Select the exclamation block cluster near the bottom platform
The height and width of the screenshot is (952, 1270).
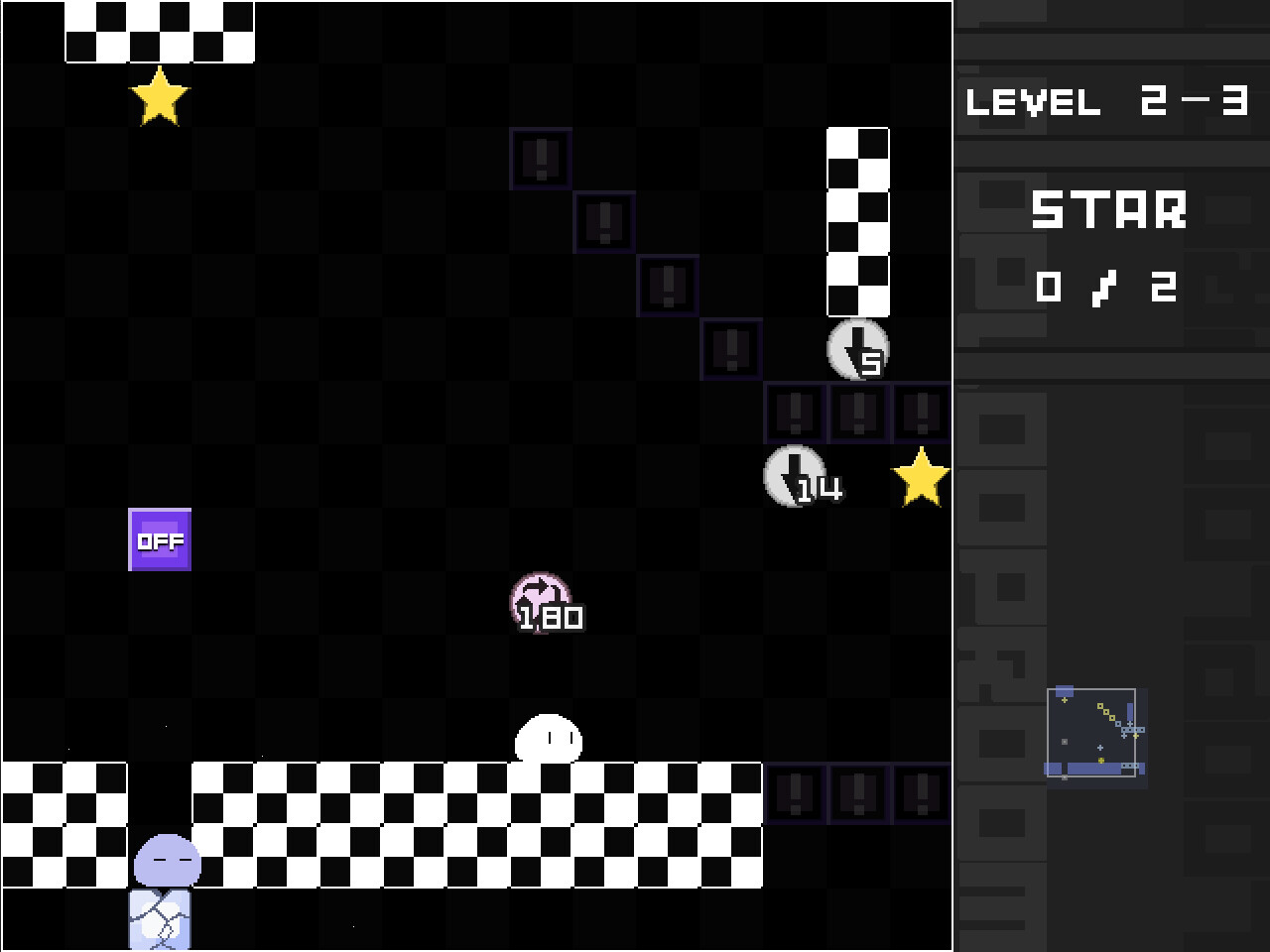click(857, 792)
